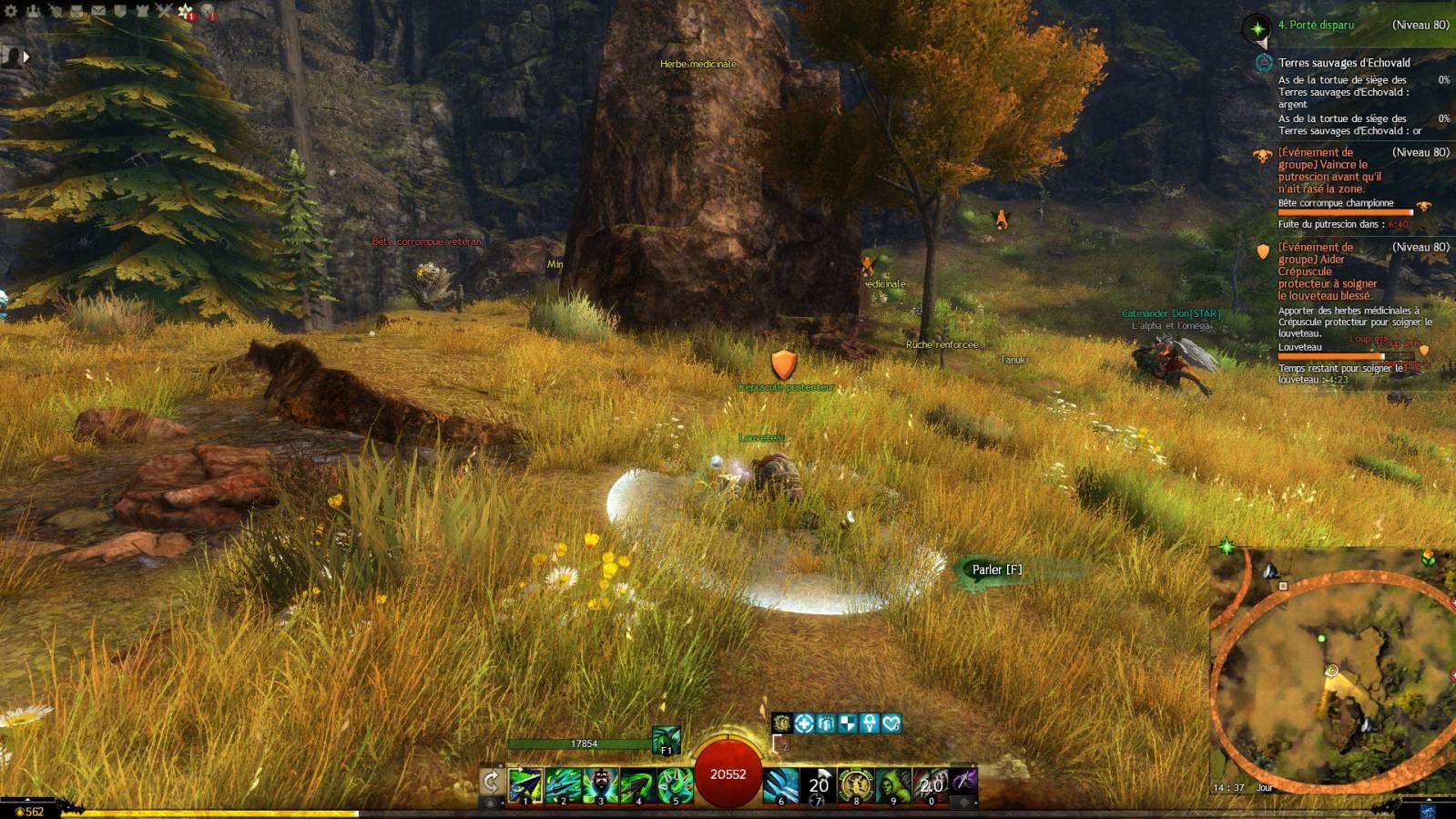
Task: Activate weapon skill 5 spiked circle
Action: tap(675, 784)
